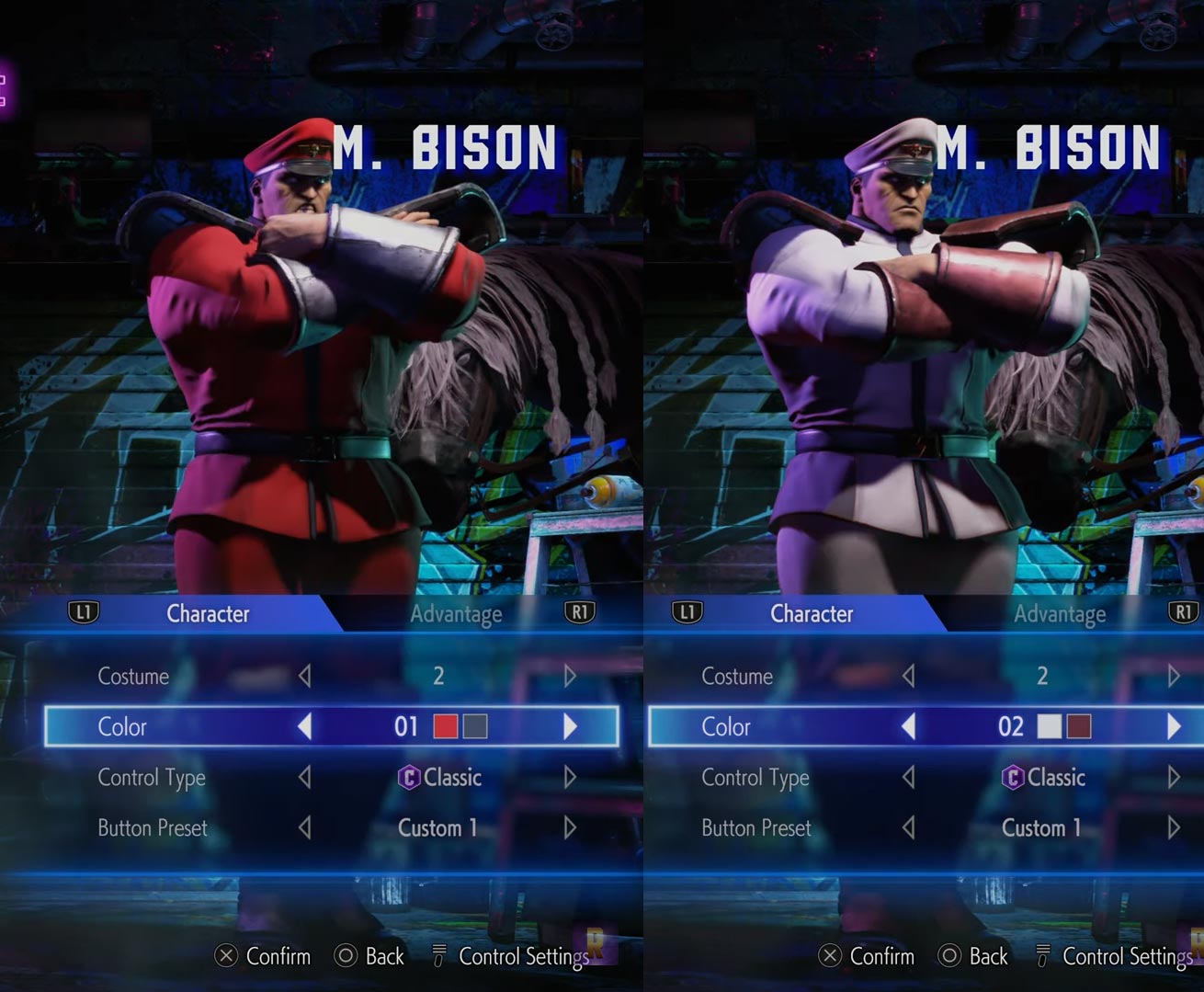Screen dimensions: 1204x992
Task: Click the Custom 1 button preset label
Action: pos(437,827)
